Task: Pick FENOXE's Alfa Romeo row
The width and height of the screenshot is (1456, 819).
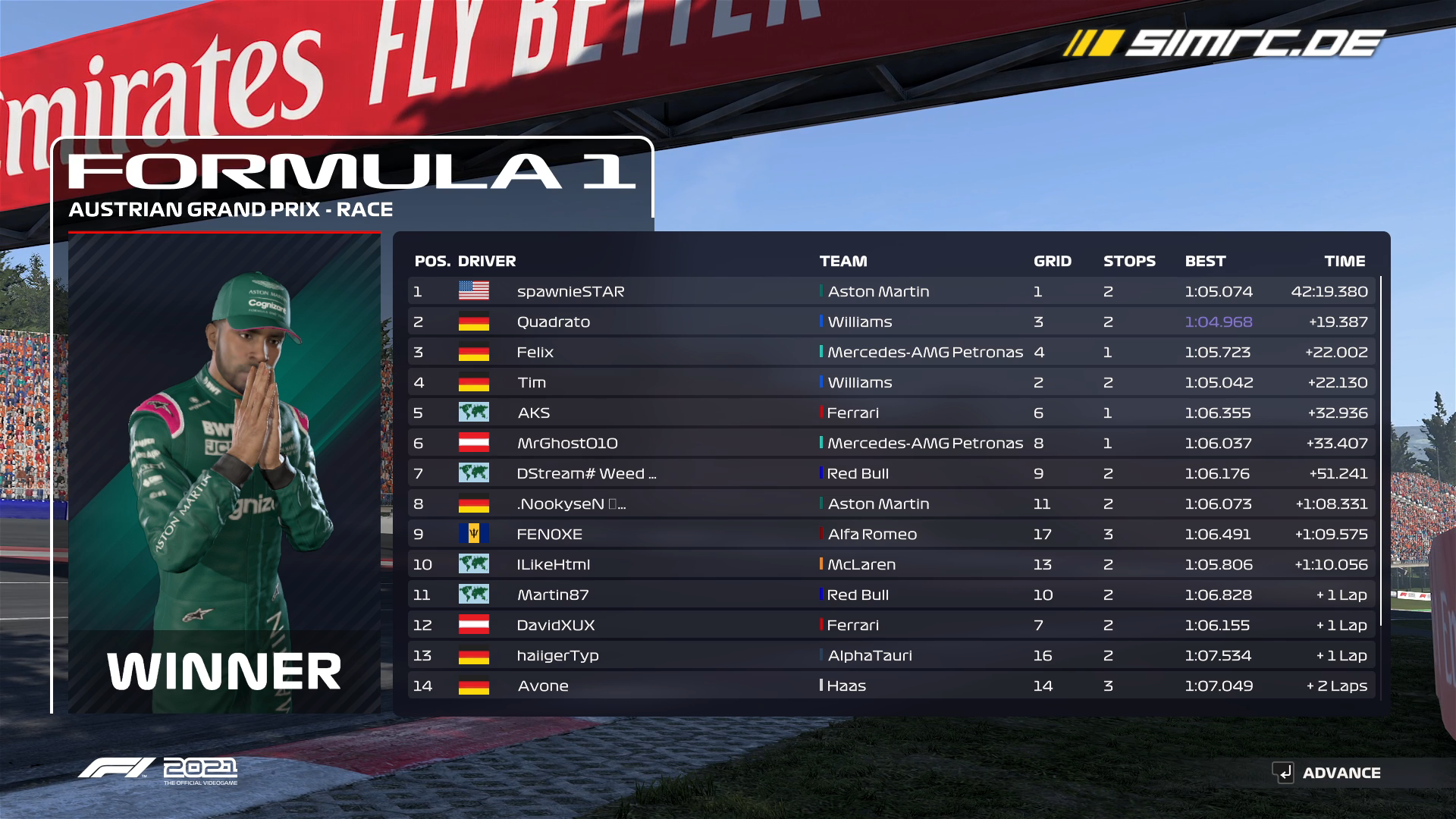Action: coord(891,534)
